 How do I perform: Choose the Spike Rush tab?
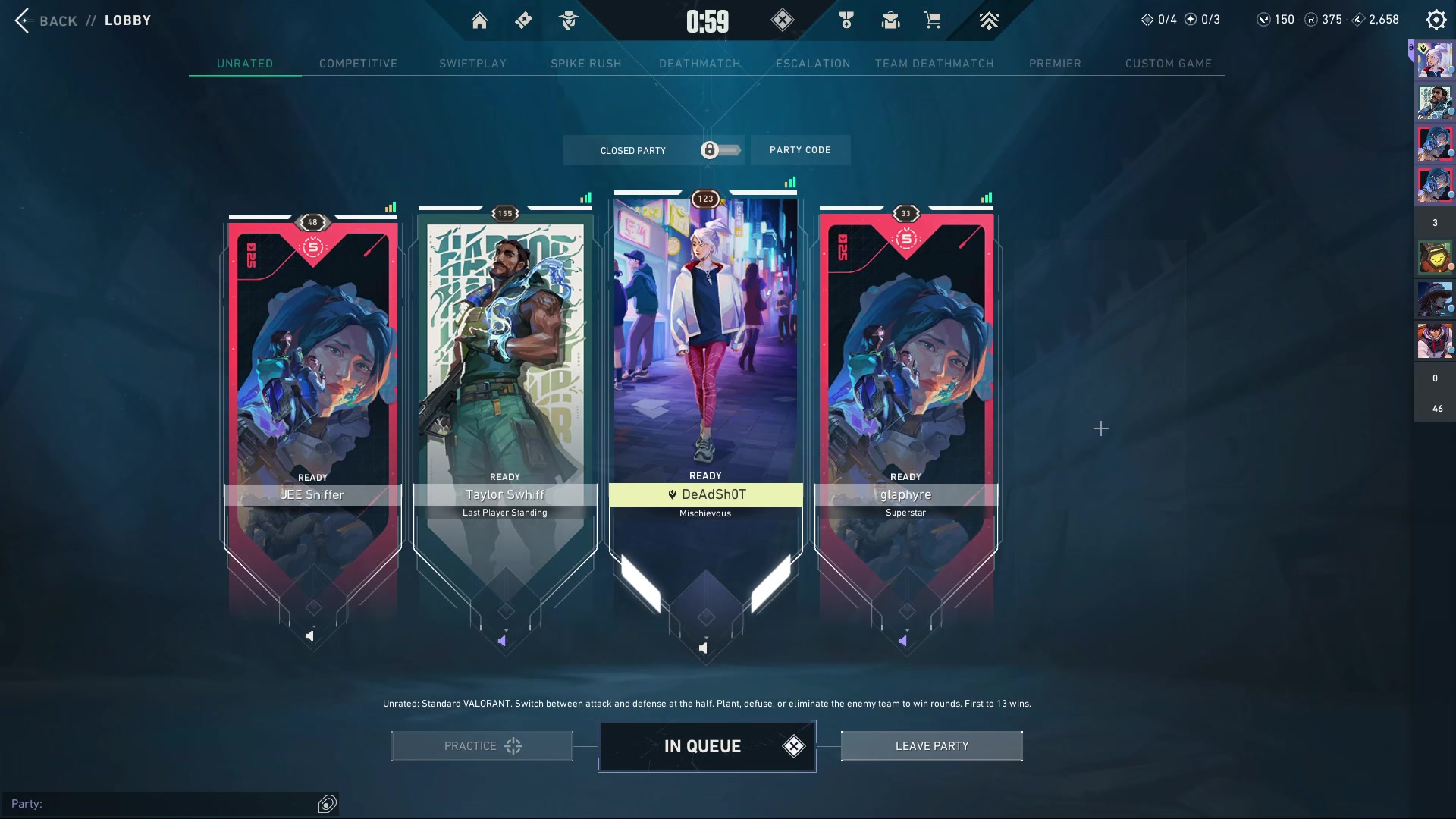click(x=585, y=64)
